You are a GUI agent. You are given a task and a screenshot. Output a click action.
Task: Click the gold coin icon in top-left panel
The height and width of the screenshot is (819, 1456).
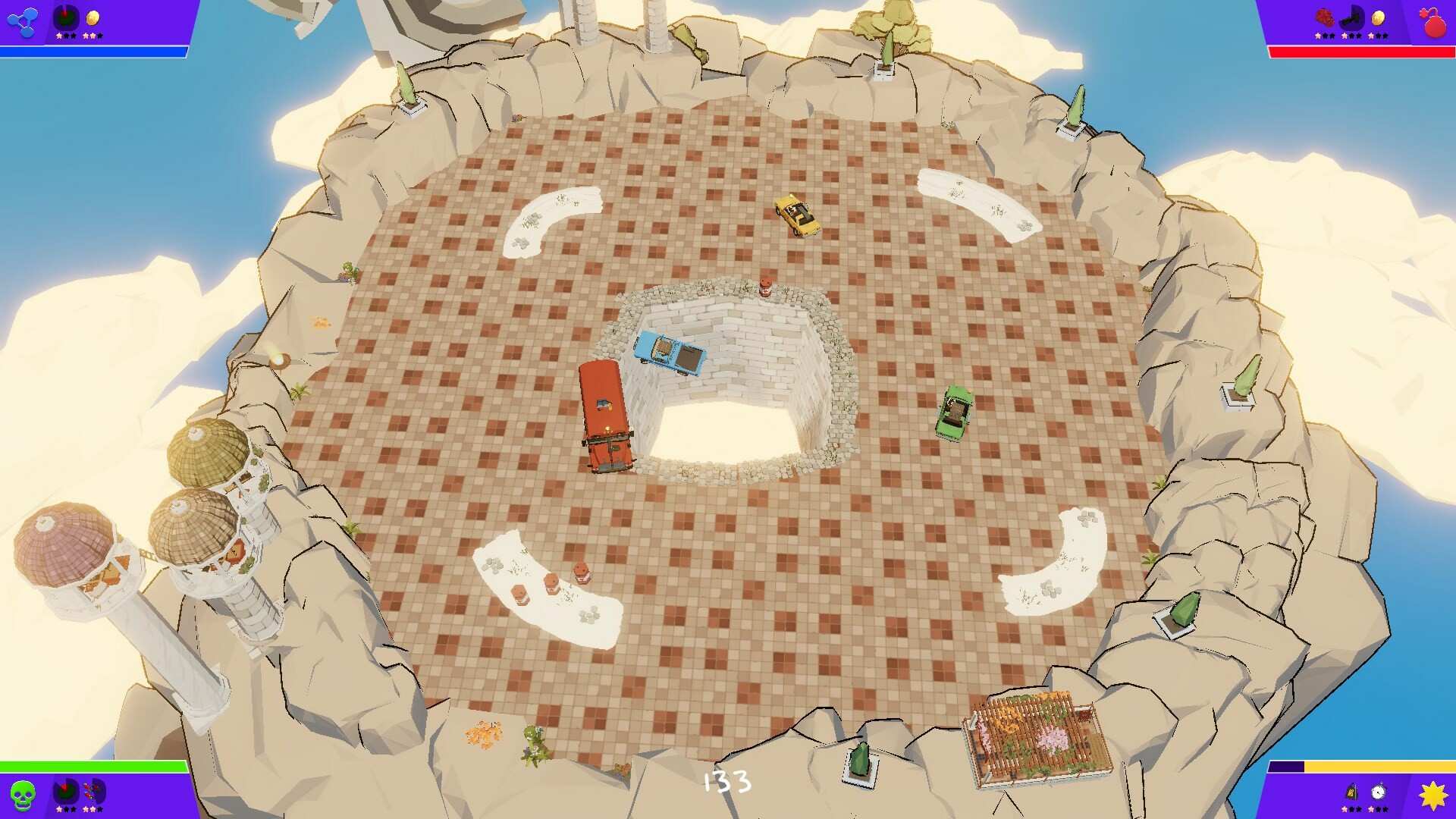[93, 17]
